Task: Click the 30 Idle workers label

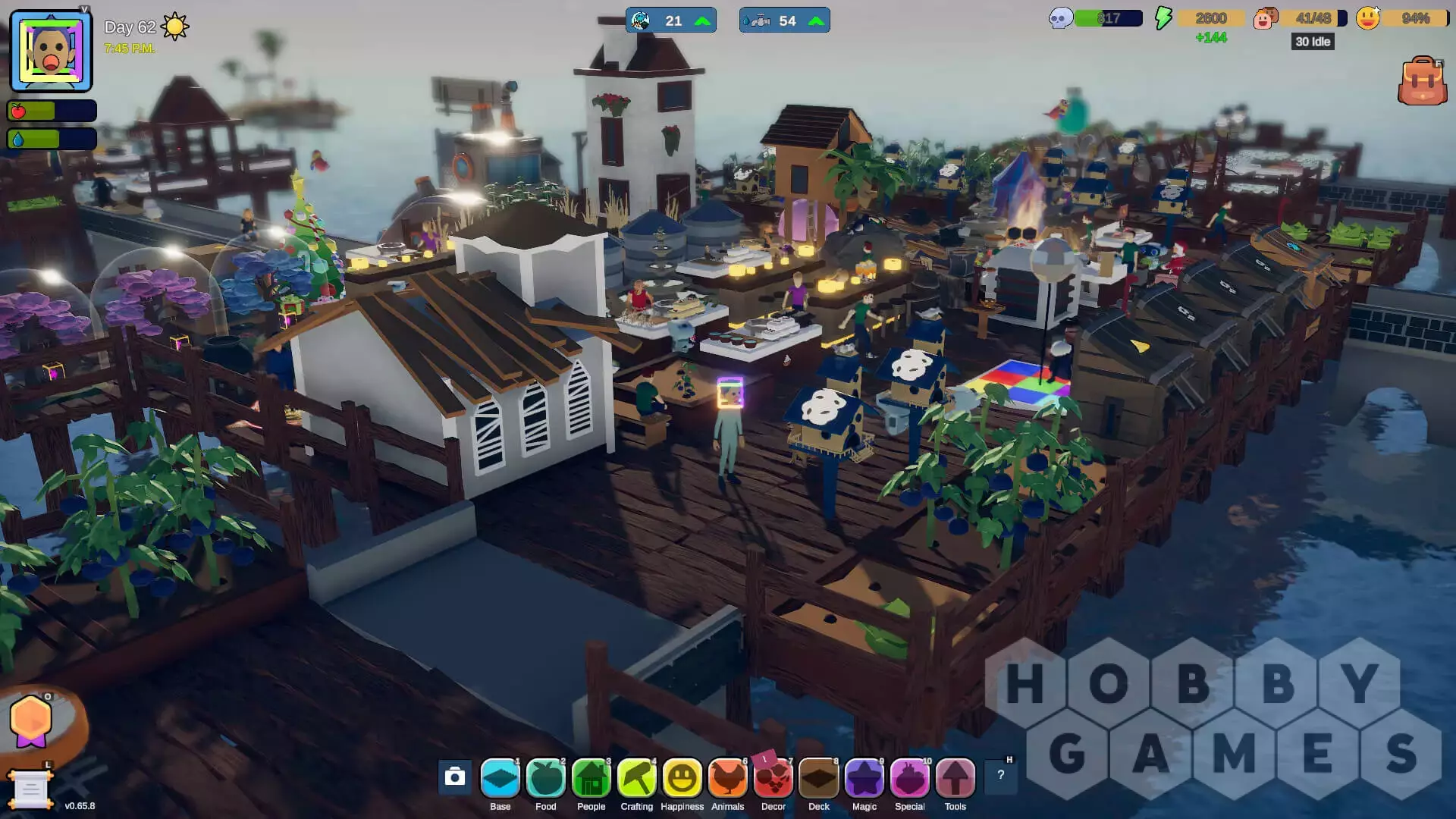Action: 1313,42
